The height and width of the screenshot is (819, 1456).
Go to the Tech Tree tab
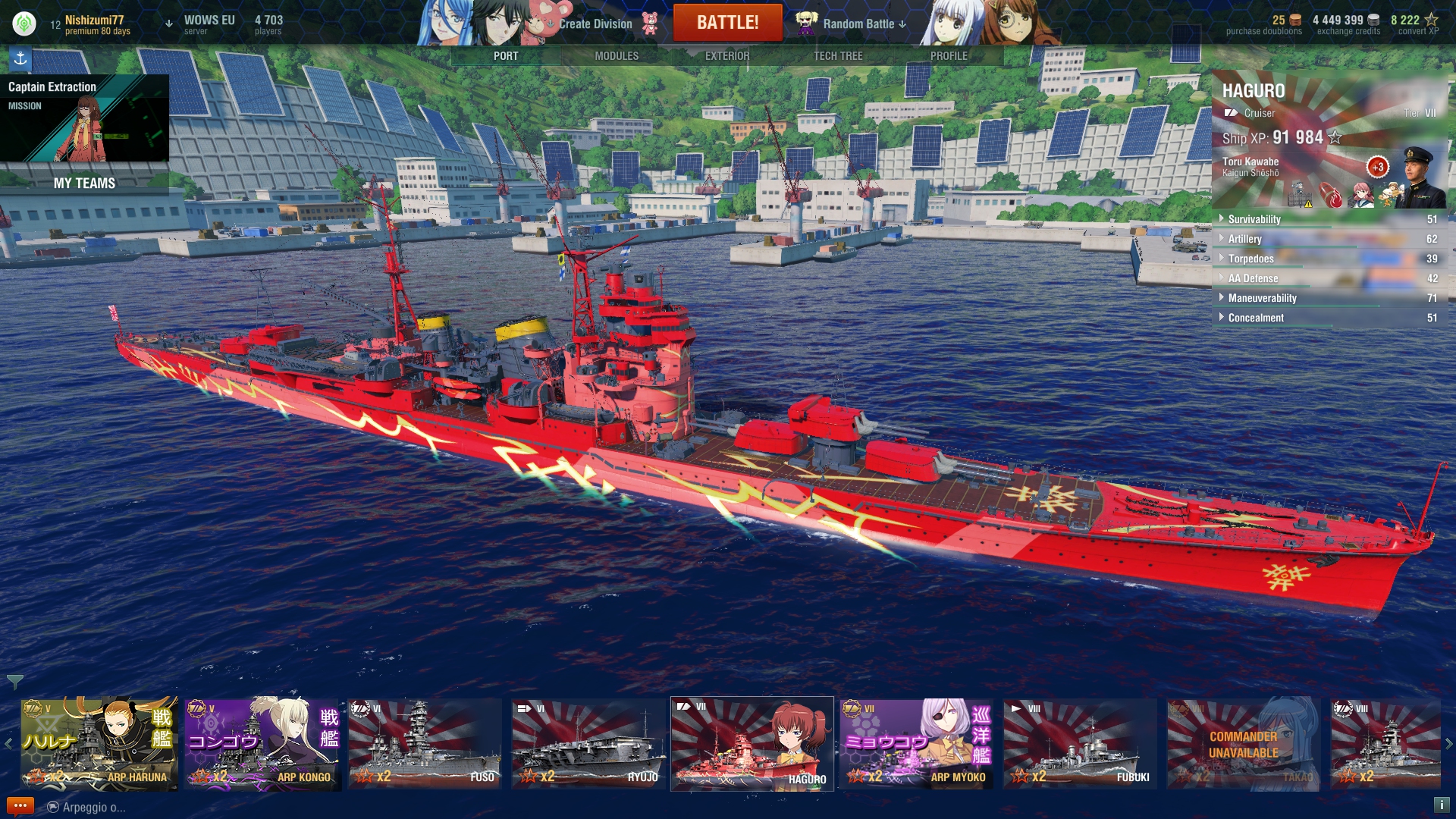(837, 56)
